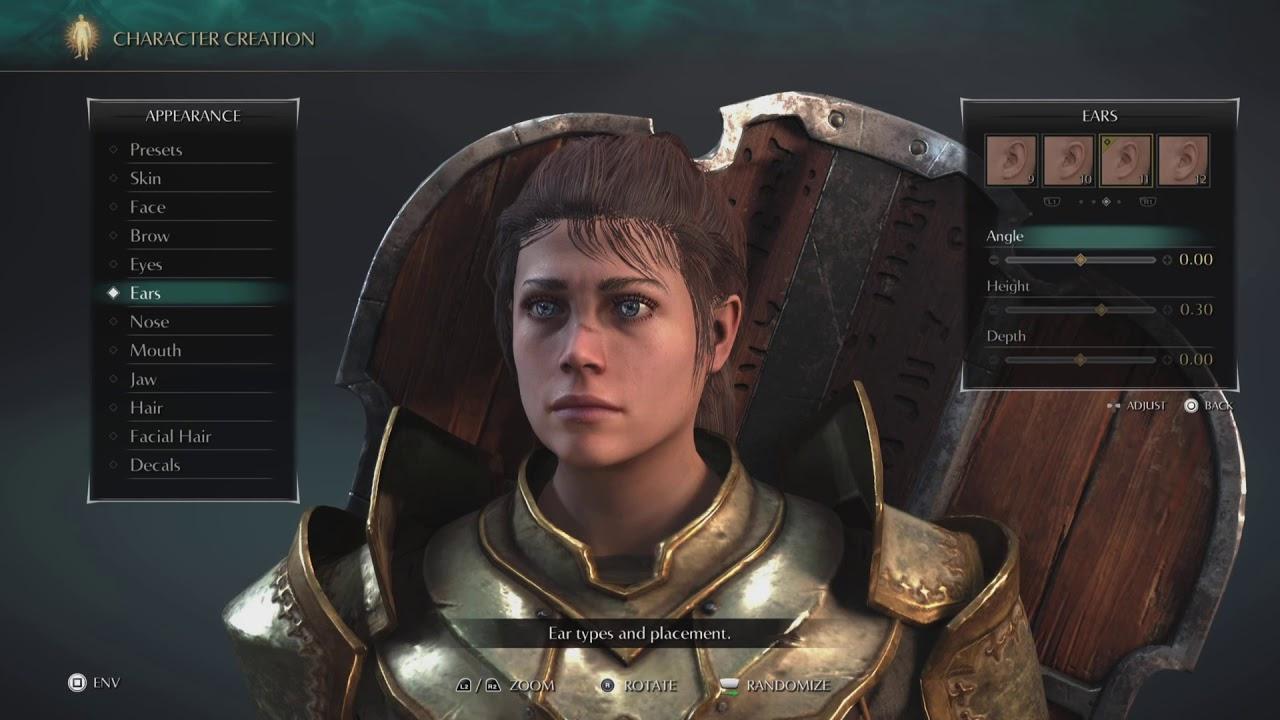The image size is (1280, 720).
Task: Decrease ear Height with the minus button
Action: [994, 310]
